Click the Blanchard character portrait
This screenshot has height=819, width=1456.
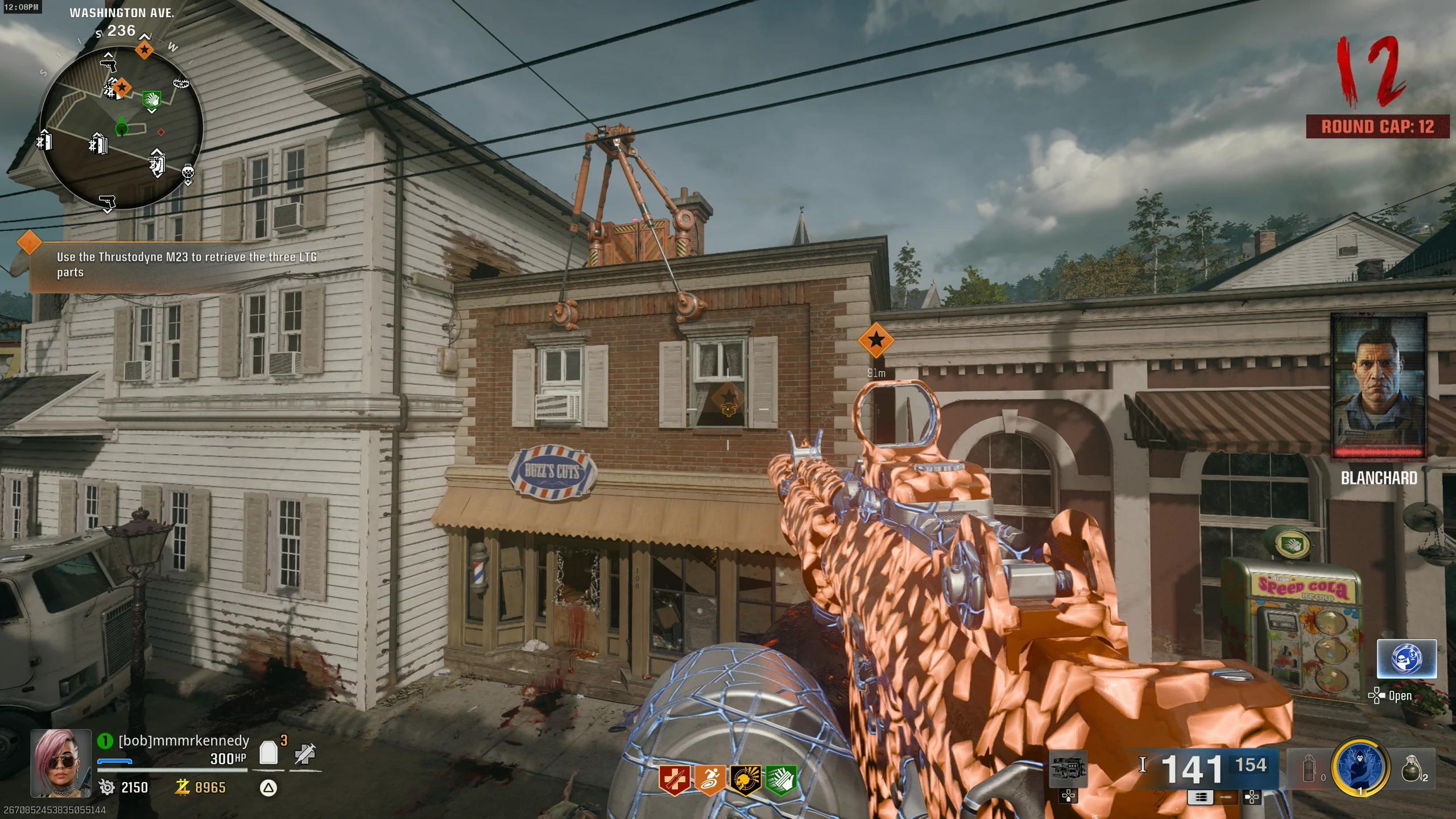[1378, 387]
